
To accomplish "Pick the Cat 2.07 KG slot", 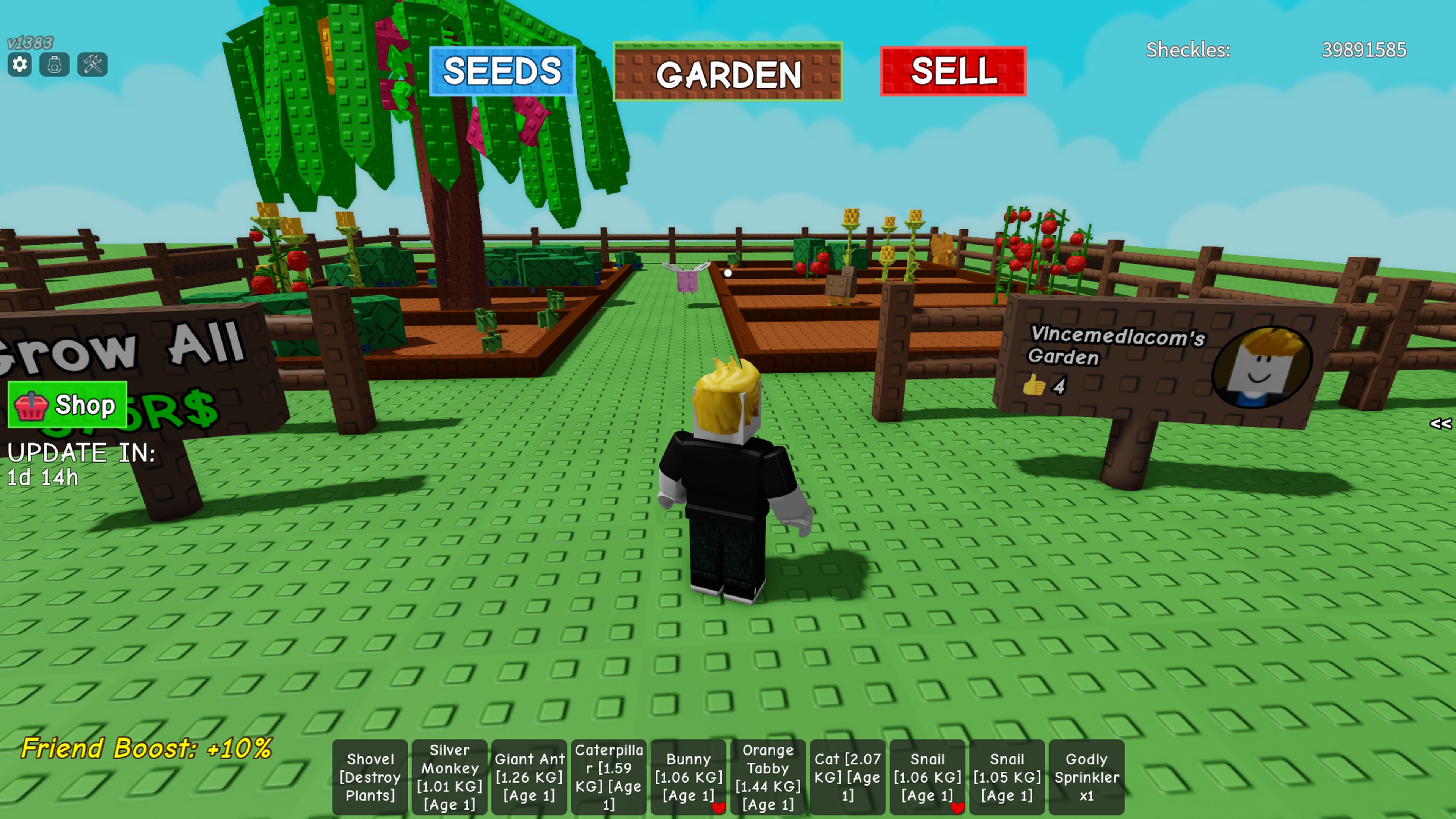I will click(x=847, y=777).
